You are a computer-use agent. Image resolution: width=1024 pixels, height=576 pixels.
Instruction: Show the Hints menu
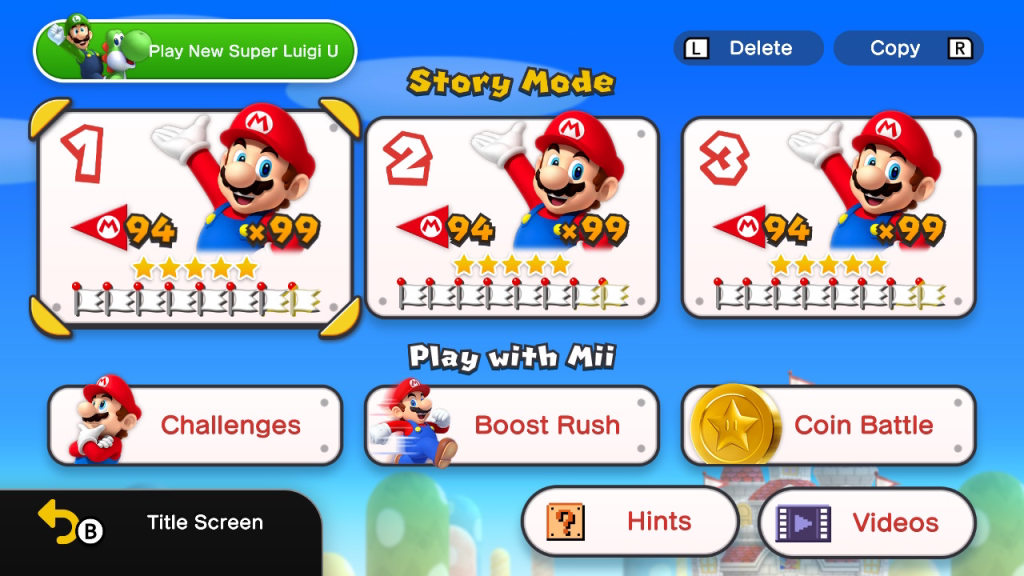[630, 522]
